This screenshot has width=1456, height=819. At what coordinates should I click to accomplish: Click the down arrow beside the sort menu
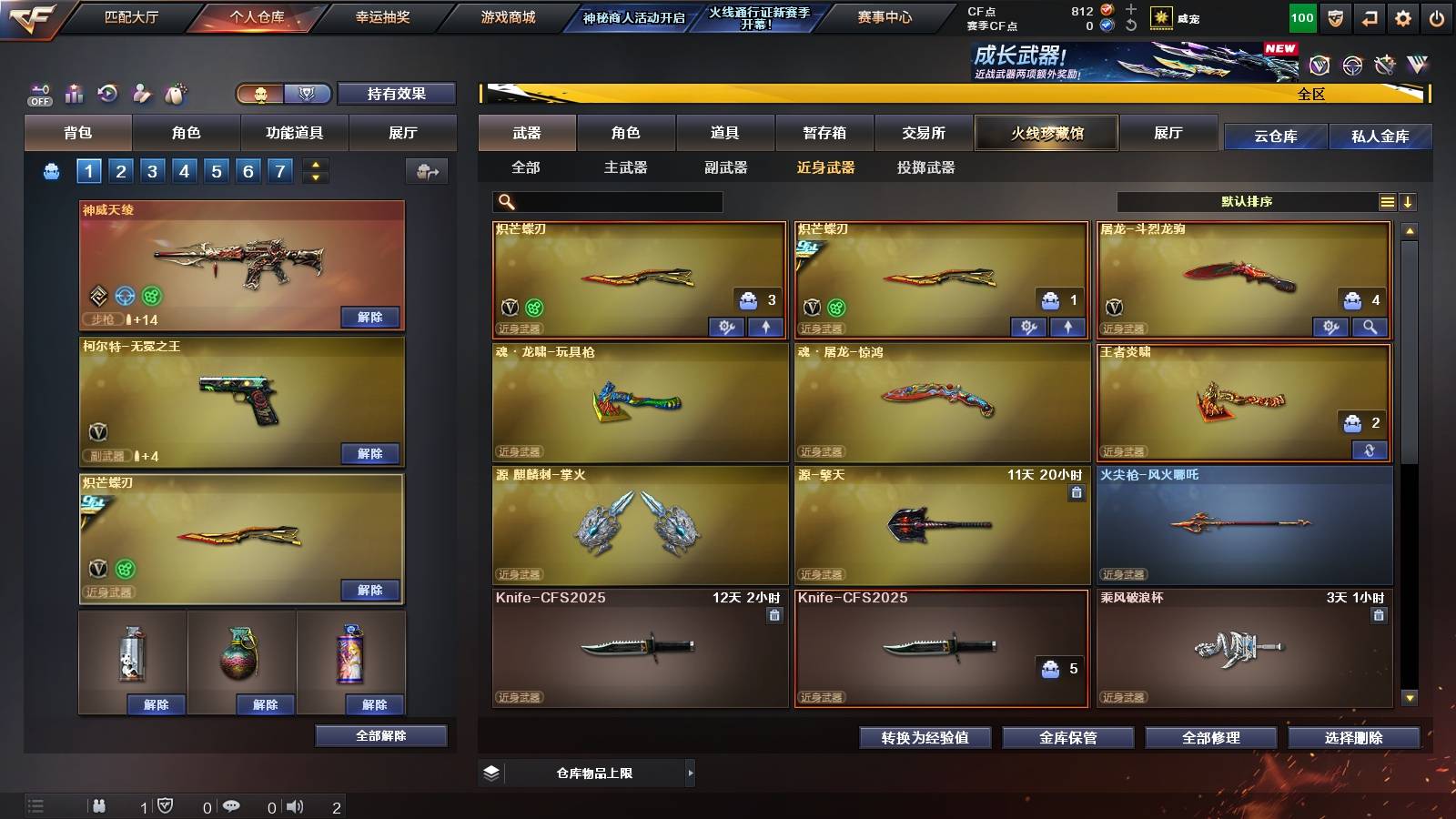pyautogui.click(x=1409, y=201)
